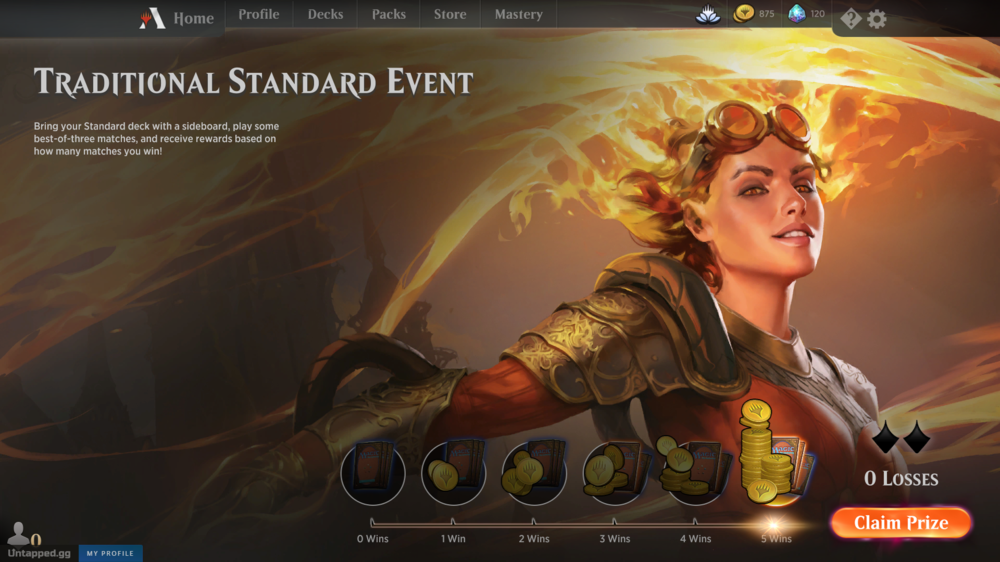View the 2 Wins reward
This screenshot has height=562, width=1000.
coord(534,472)
